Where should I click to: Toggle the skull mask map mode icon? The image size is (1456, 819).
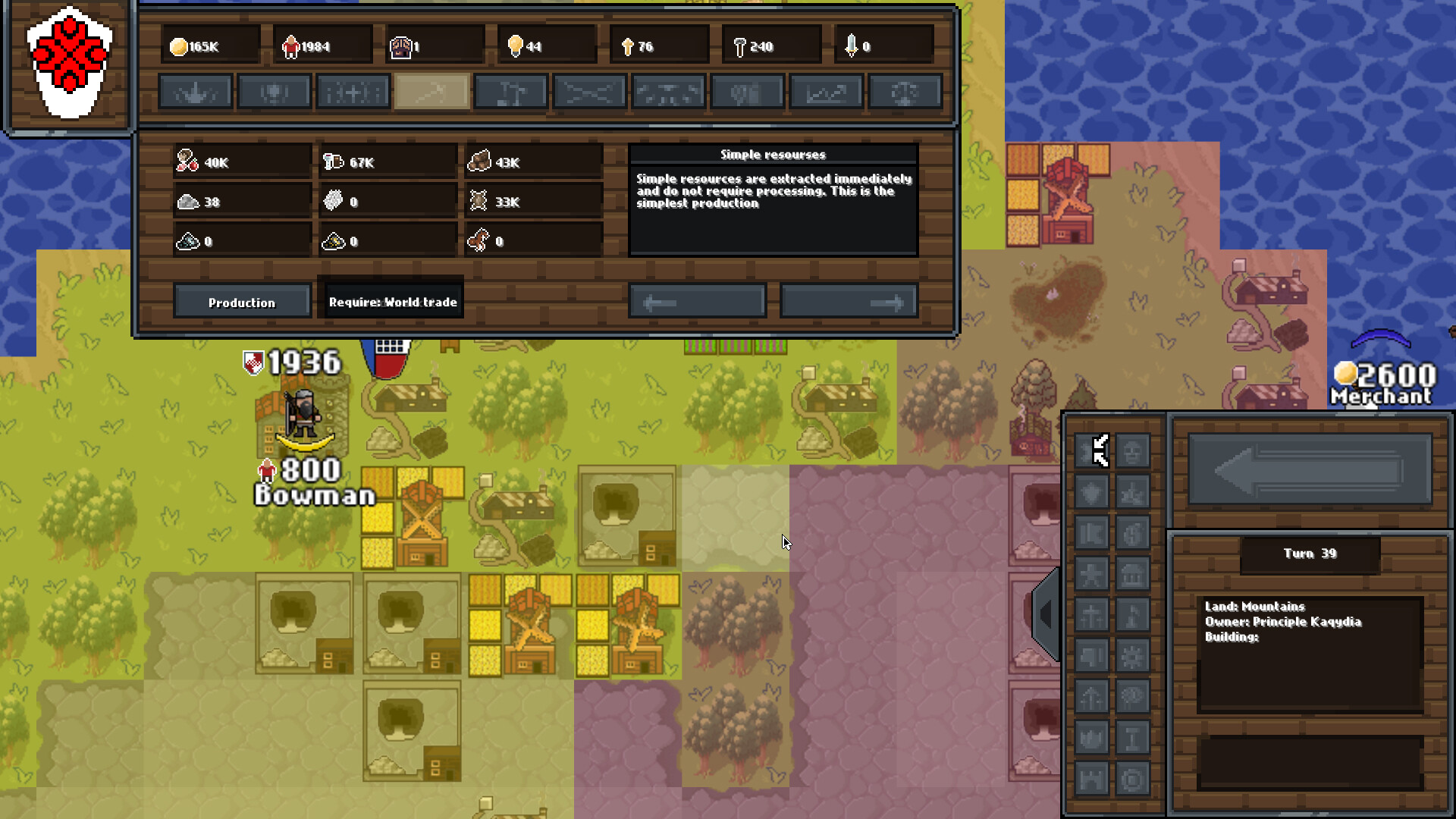tap(1132, 452)
